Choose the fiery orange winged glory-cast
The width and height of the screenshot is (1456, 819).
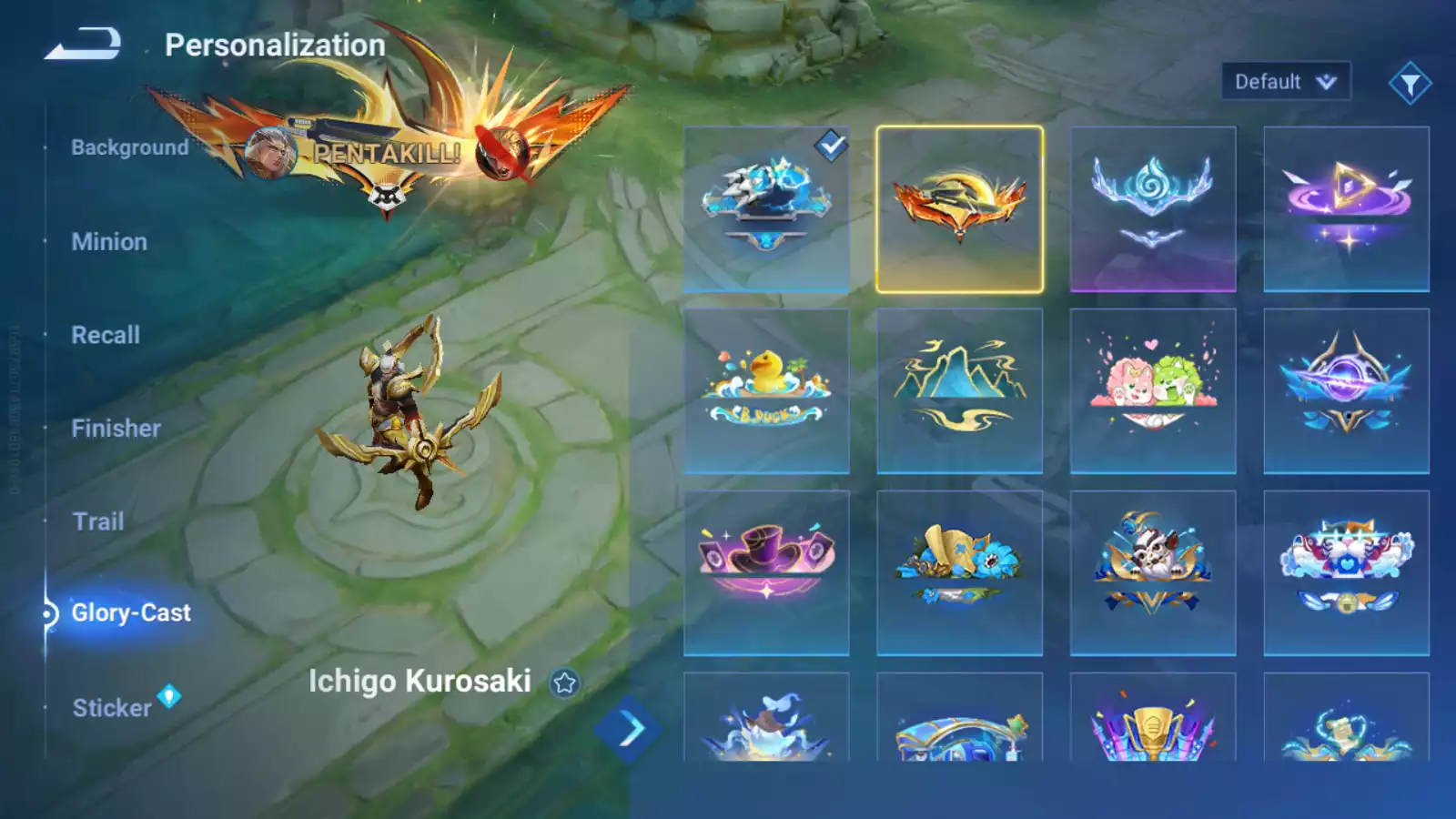959,209
